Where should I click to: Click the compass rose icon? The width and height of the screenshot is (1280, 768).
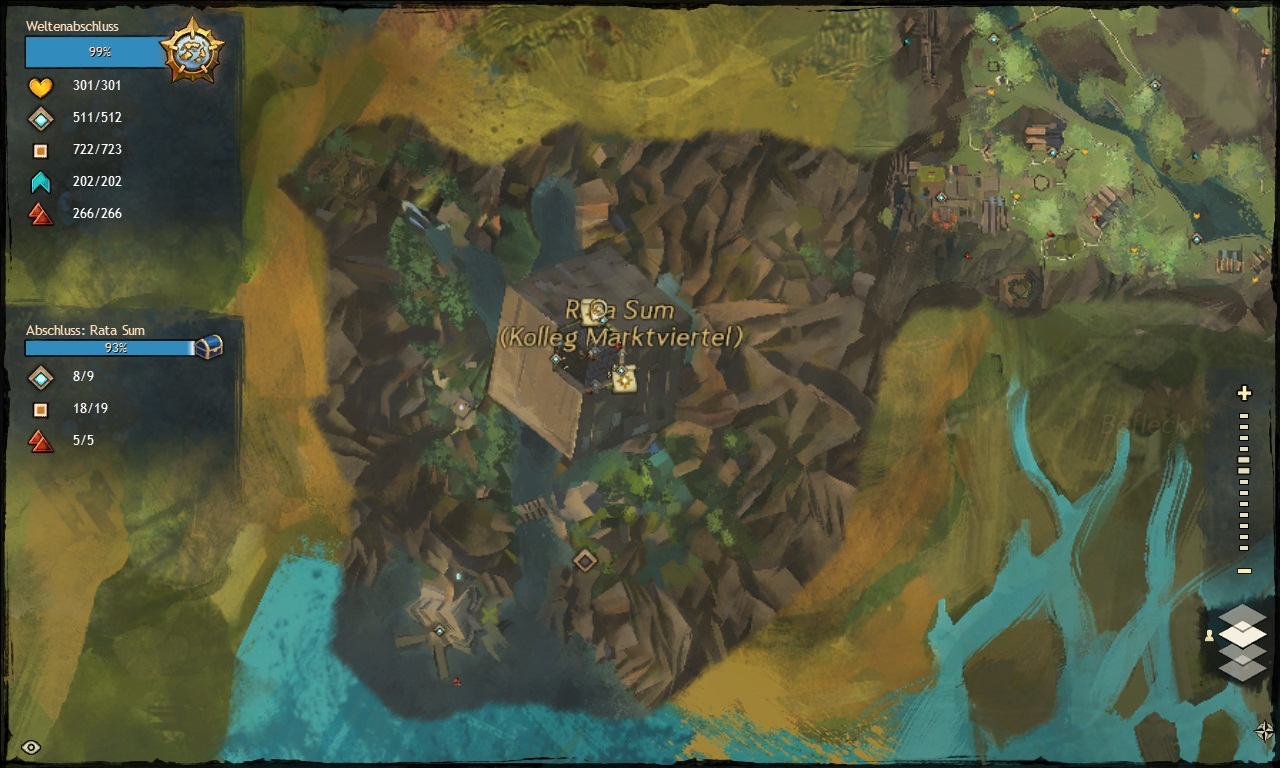point(1264,731)
